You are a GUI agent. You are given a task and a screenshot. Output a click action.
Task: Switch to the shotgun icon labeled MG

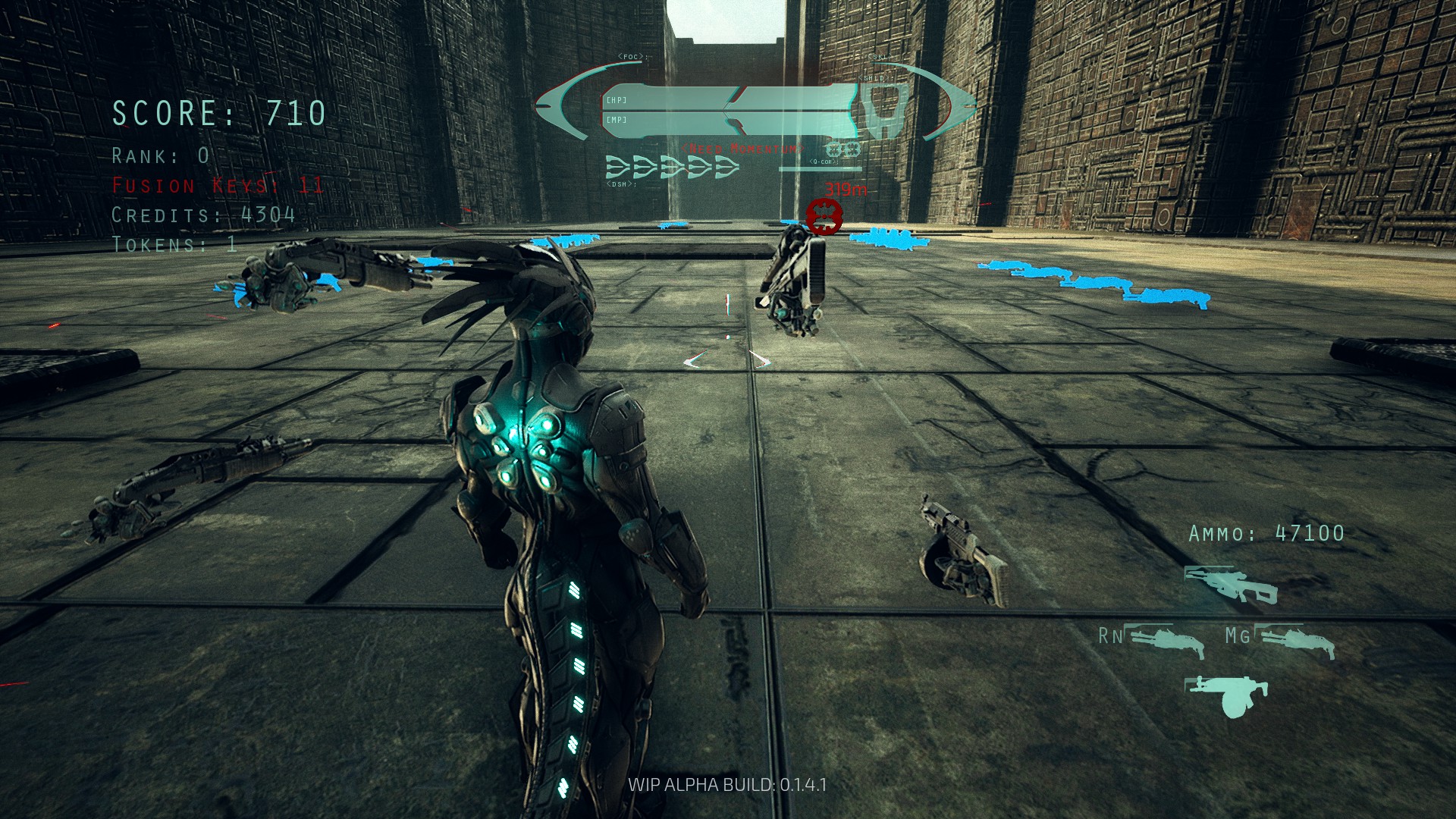1295,641
